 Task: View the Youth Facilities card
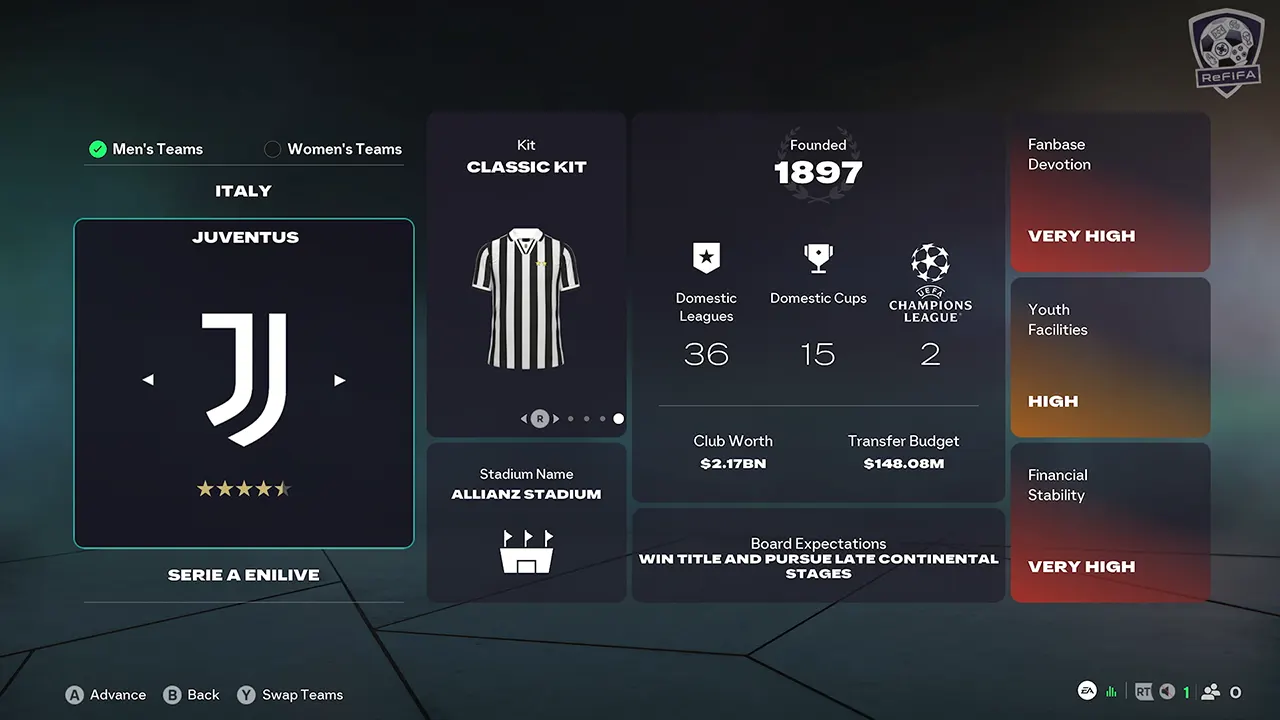[x=1110, y=357]
